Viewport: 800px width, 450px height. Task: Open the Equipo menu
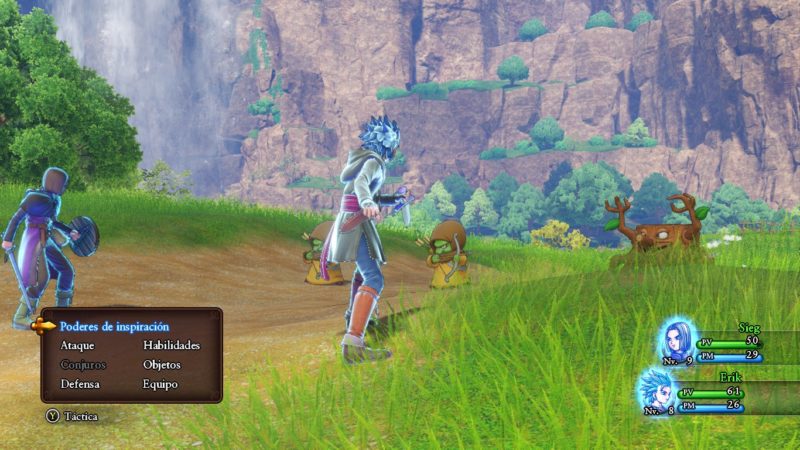160,384
